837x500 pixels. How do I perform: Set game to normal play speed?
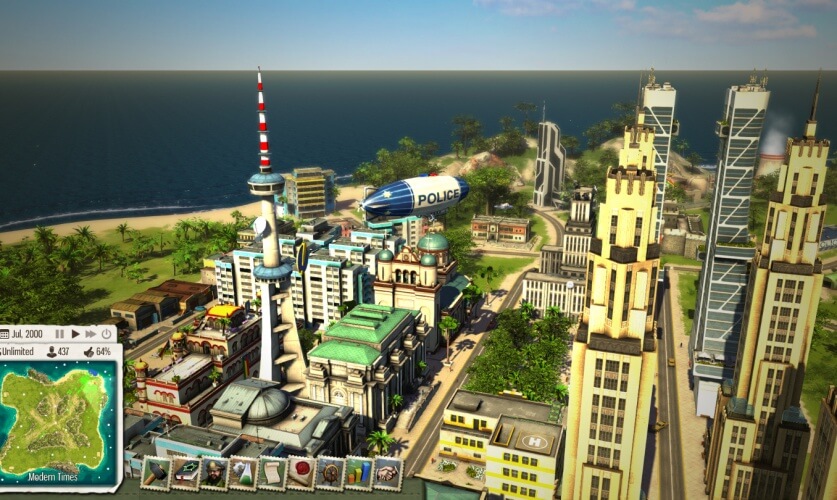(75, 333)
